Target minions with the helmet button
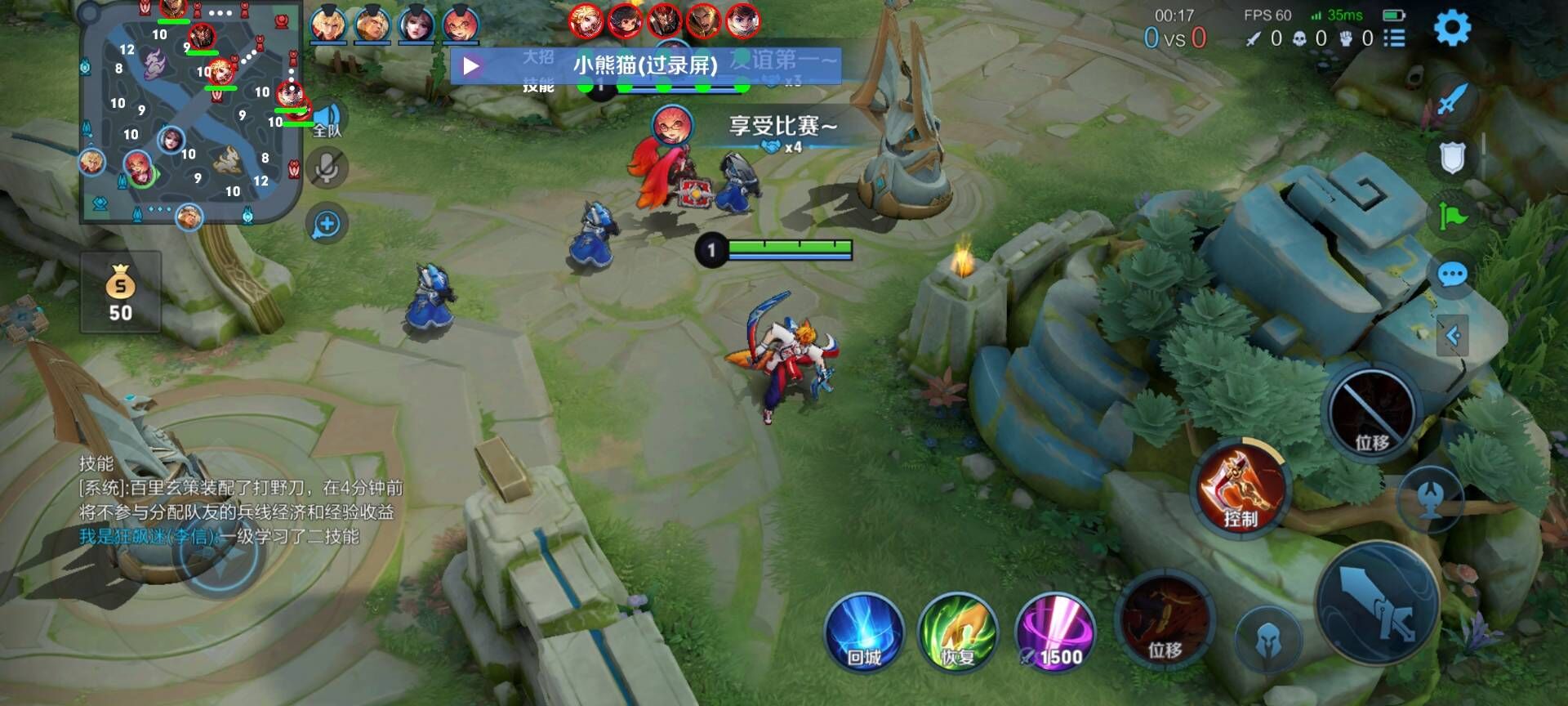Image resolution: width=1568 pixels, height=706 pixels. [x=1267, y=641]
